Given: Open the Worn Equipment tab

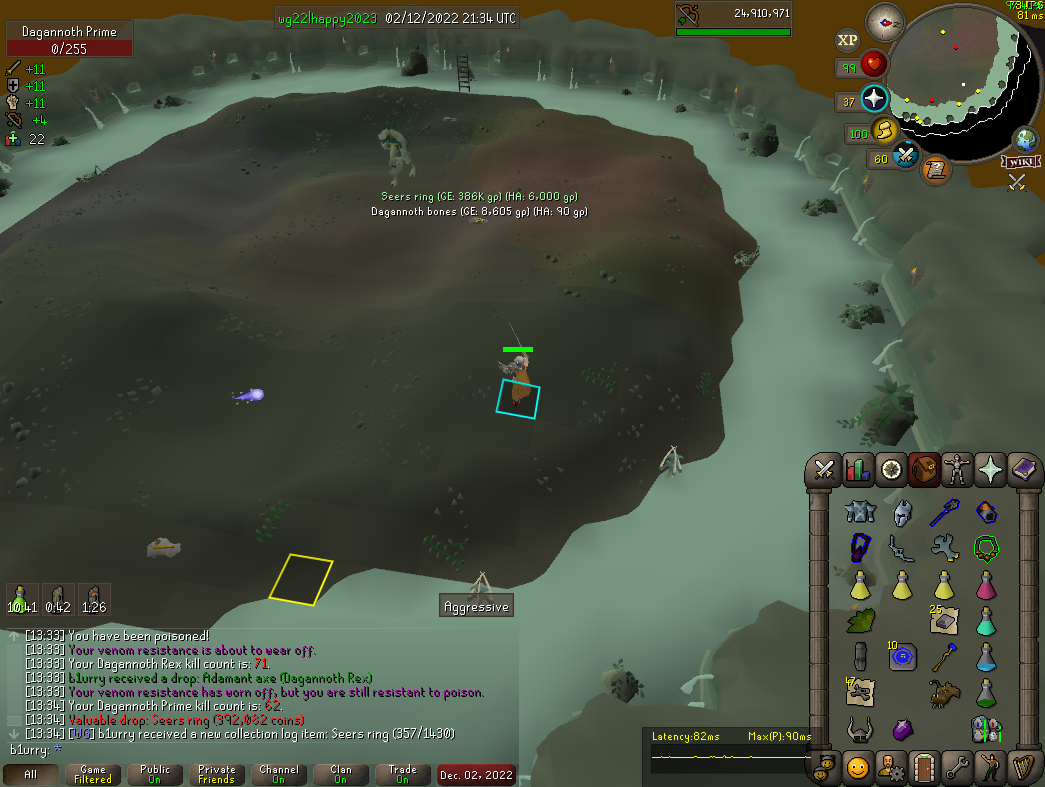Looking at the screenshot, I should [957, 469].
